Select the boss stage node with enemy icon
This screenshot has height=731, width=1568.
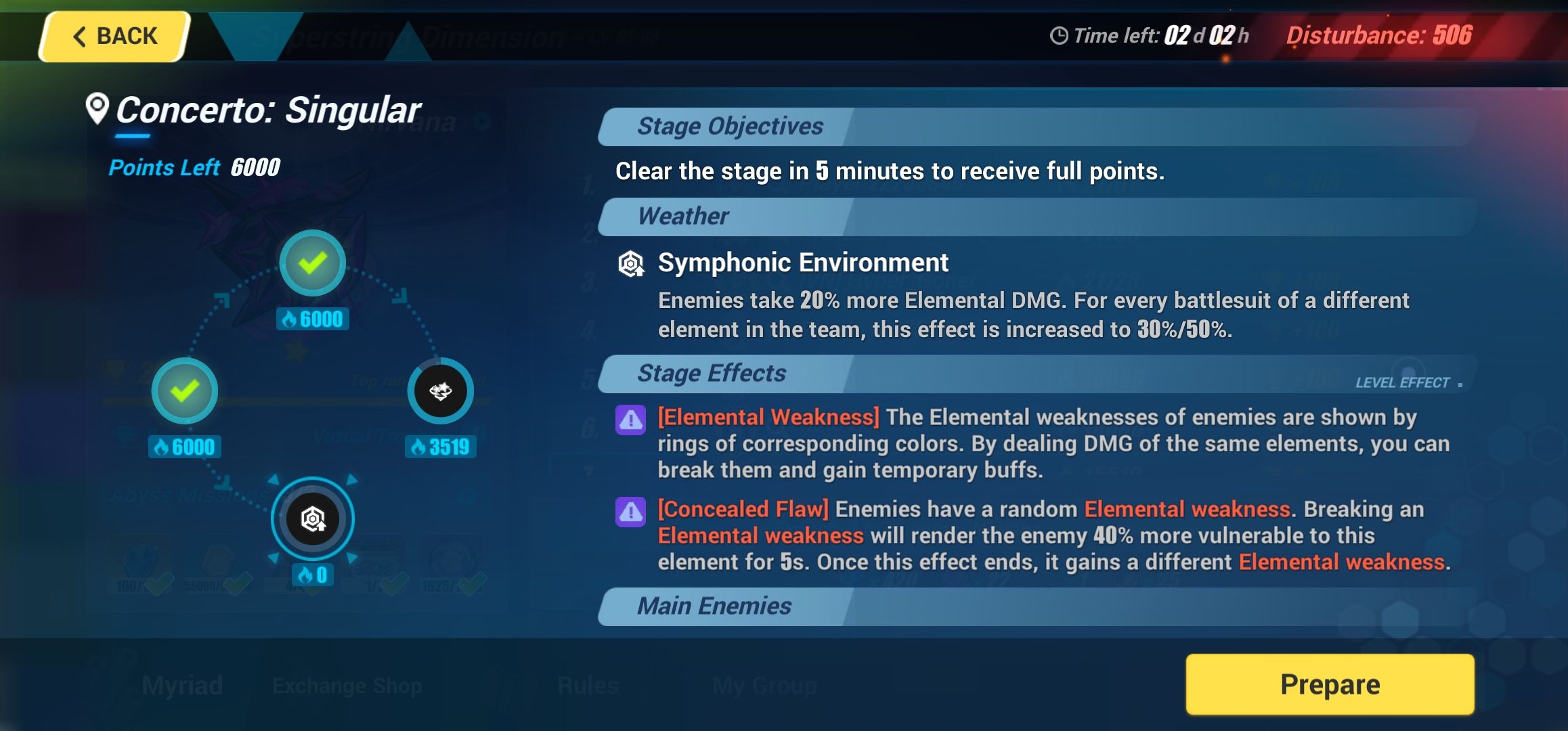click(441, 391)
